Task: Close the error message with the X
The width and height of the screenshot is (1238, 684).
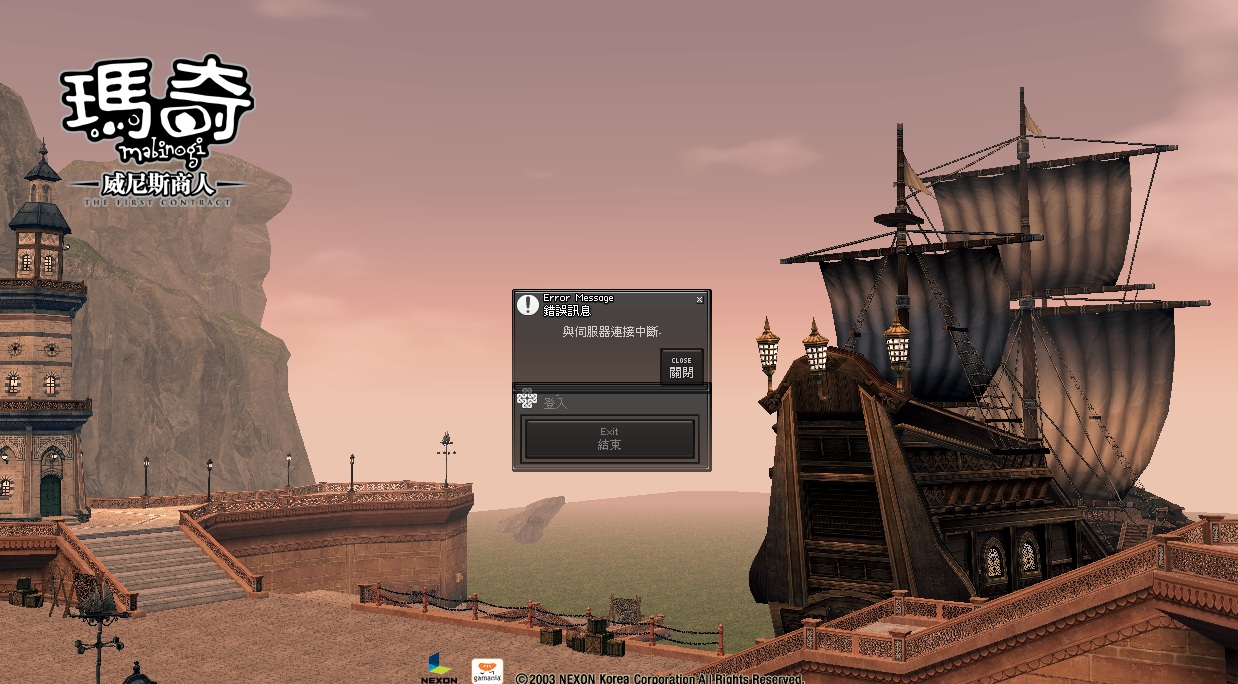Action: 699,299
